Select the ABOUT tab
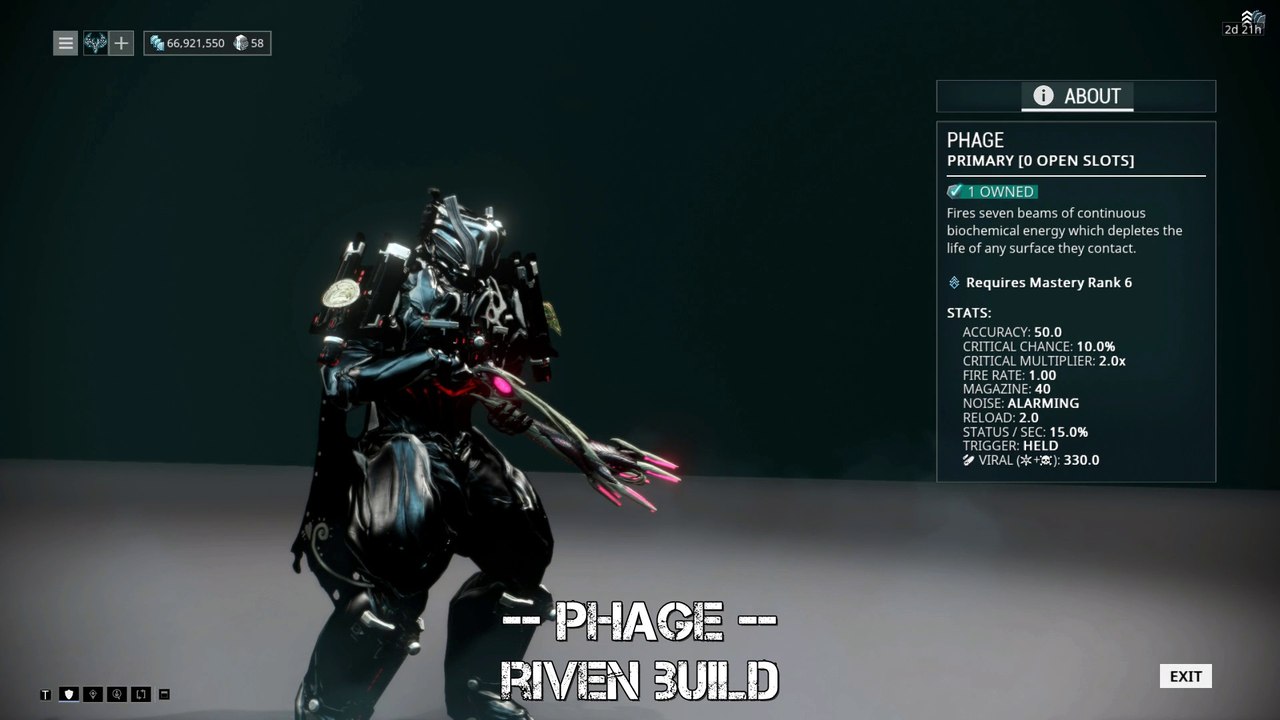The width and height of the screenshot is (1280, 720). 1076,96
